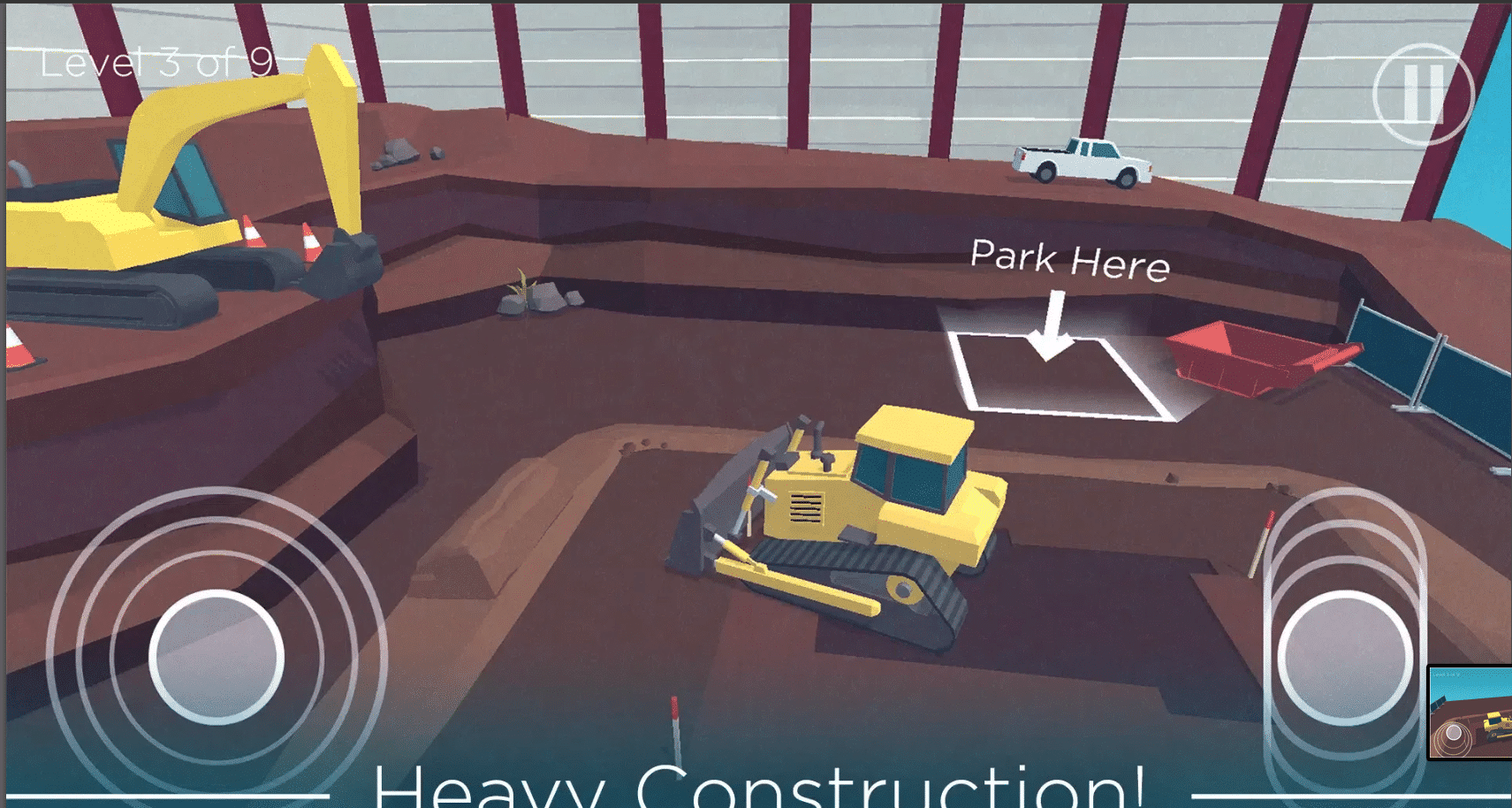Tap the left steering joystick knob
Image resolution: width=1512 pixels, height=808 pixels.
[217, 657]
